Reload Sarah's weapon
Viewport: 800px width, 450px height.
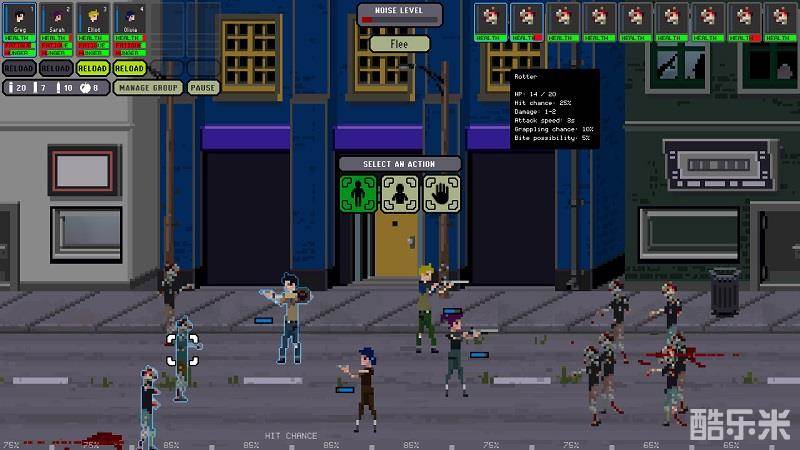(56, 68)
